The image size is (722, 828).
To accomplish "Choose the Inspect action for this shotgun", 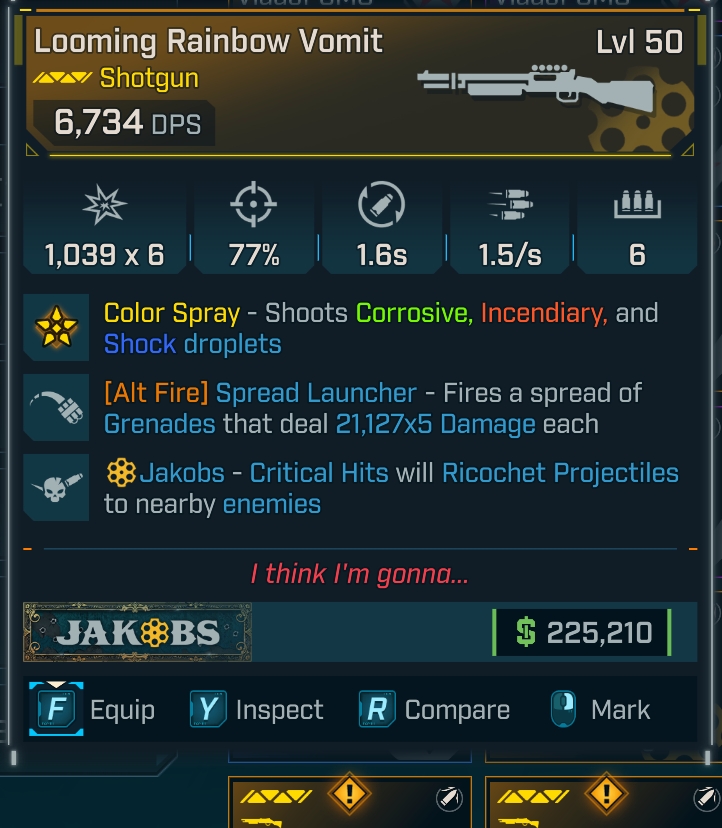I will pyautogui.click(x=258, y=710).
